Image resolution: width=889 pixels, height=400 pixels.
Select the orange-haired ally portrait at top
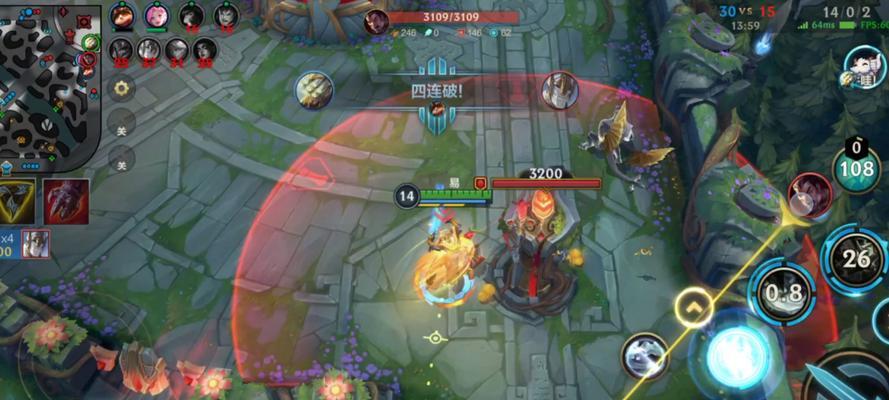(122, 16)
